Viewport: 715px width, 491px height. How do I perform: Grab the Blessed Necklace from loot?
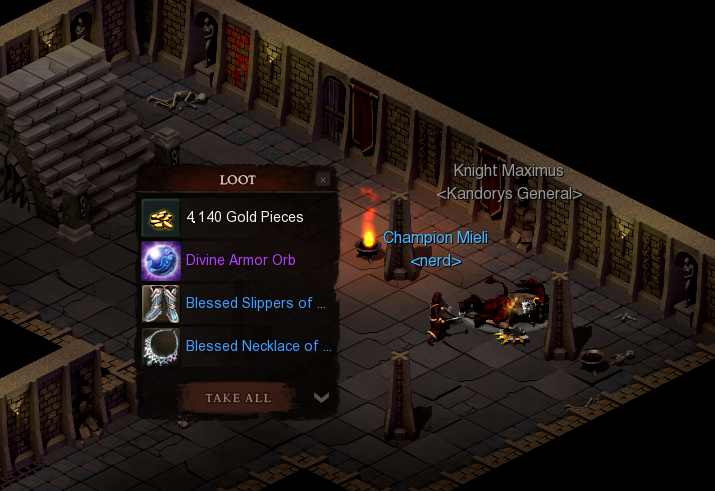coord(258,346)
